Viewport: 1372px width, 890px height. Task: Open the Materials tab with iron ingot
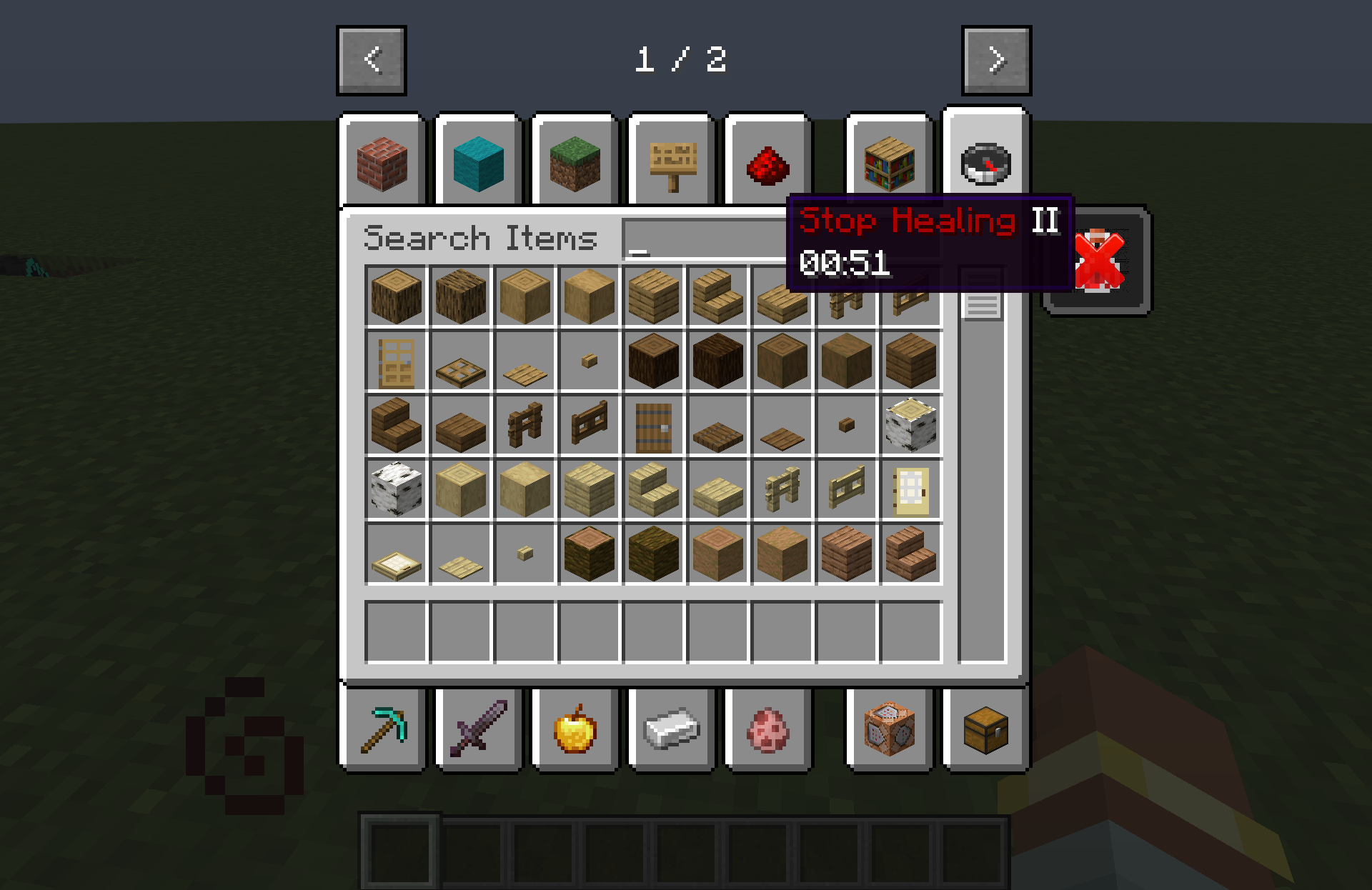coord(670,729)
